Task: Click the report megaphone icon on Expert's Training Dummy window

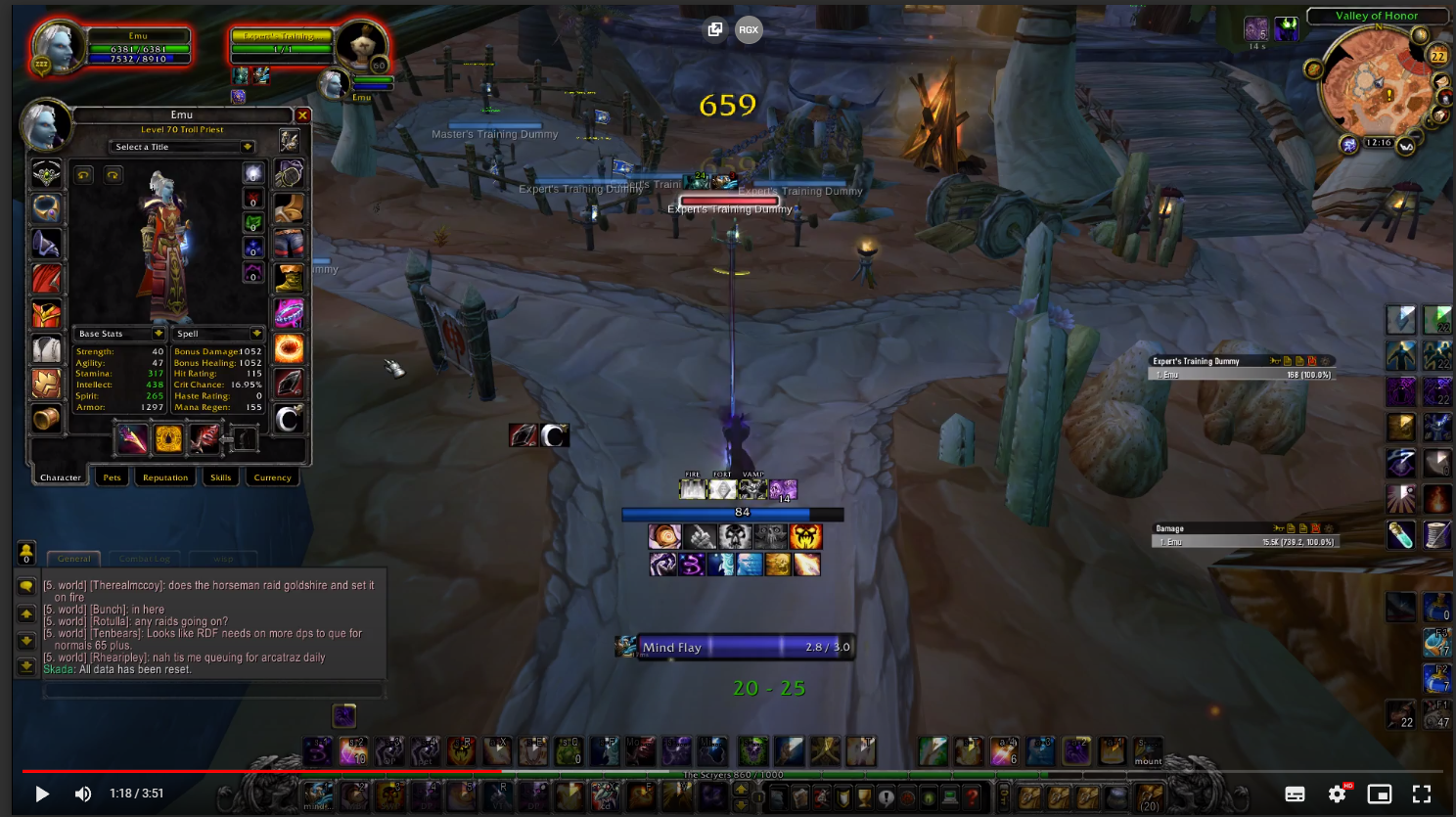Action: click(1275, 360)
